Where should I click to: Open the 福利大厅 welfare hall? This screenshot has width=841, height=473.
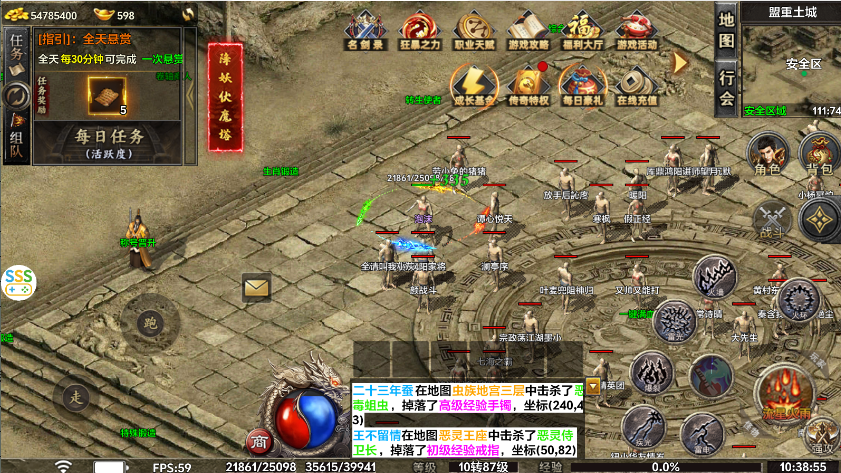coord(581,29)
